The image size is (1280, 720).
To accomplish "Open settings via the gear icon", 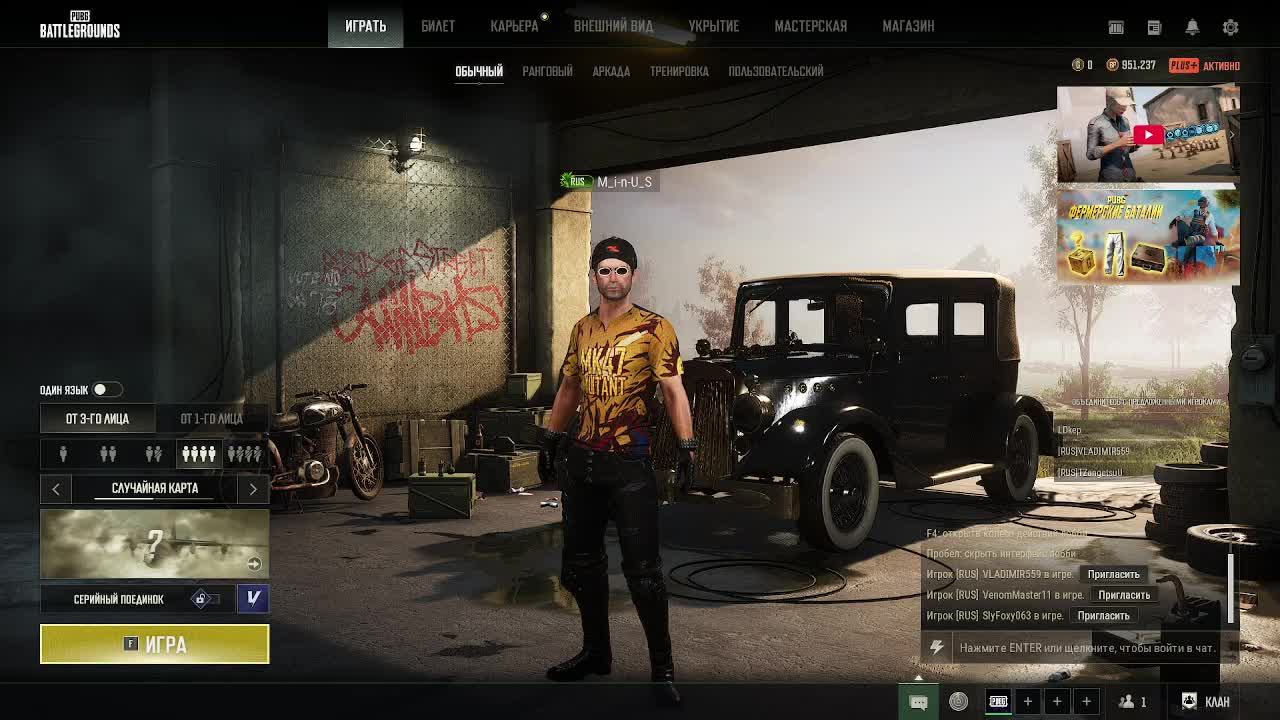I will coord(1230,27).
